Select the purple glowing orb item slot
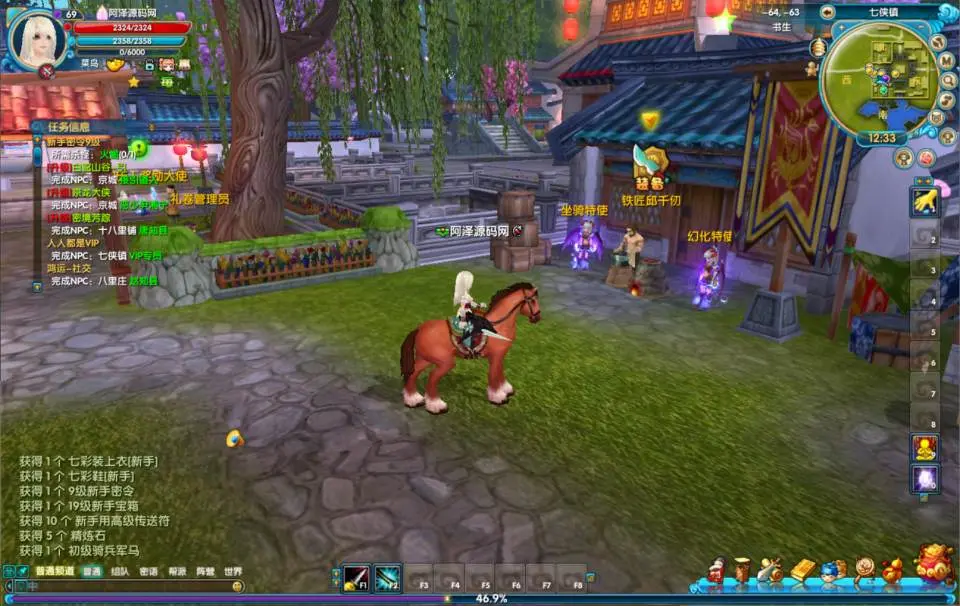The image size is (960, 606). point(925,478)
